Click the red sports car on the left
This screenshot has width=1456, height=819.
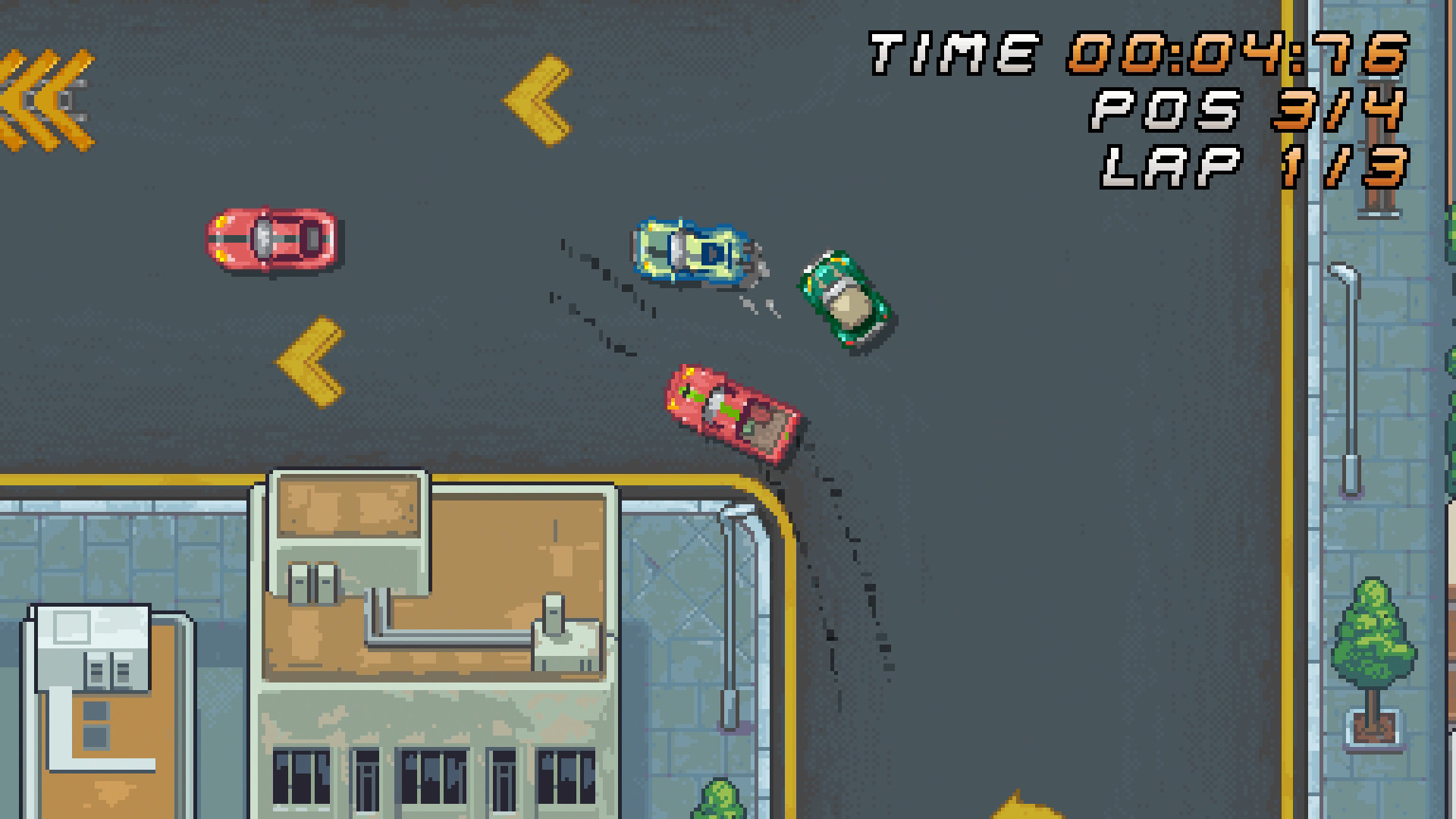coord(273,239)
